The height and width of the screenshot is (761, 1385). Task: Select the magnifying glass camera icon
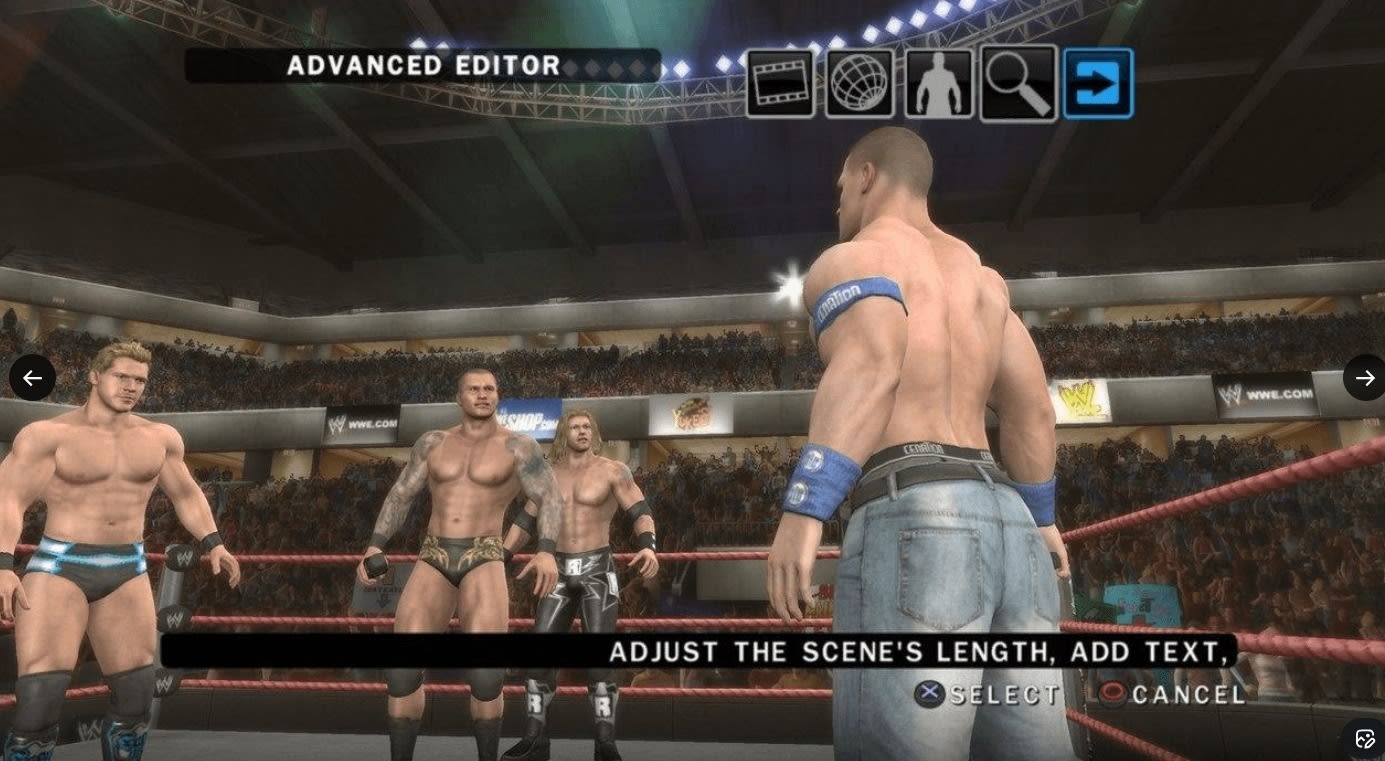[1018, 84]
